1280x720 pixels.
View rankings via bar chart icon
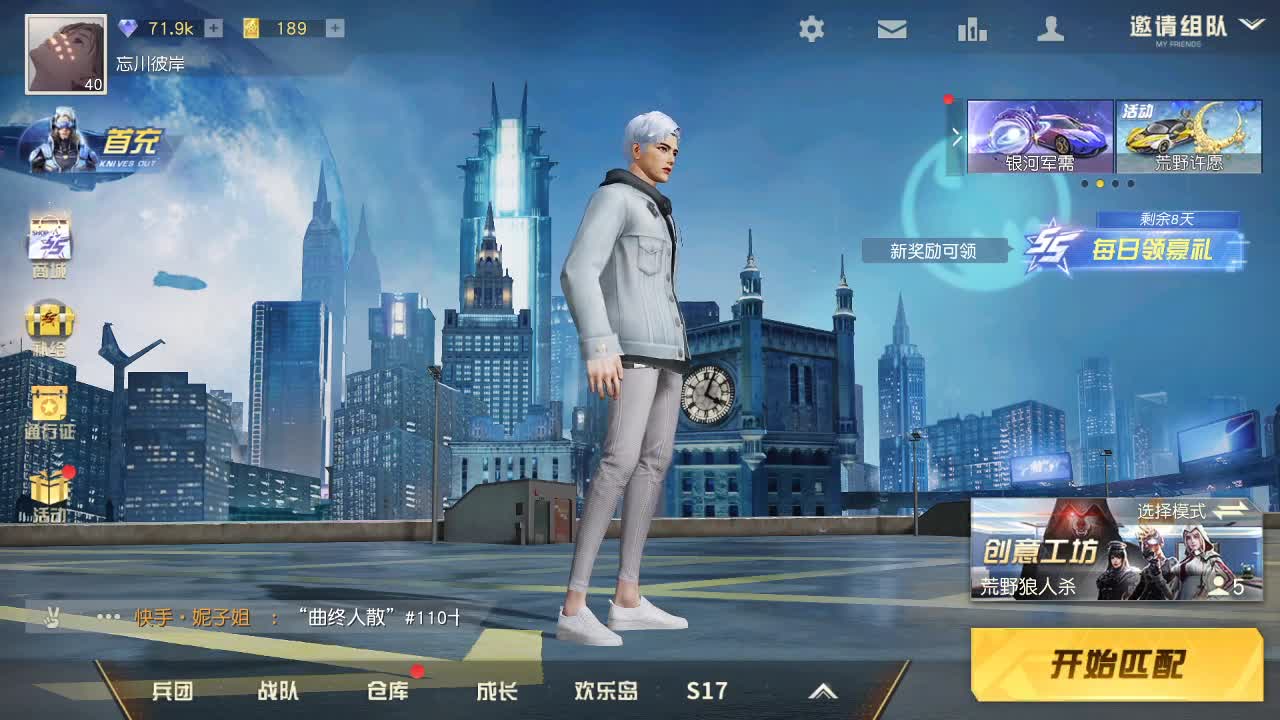coord(970,30)
